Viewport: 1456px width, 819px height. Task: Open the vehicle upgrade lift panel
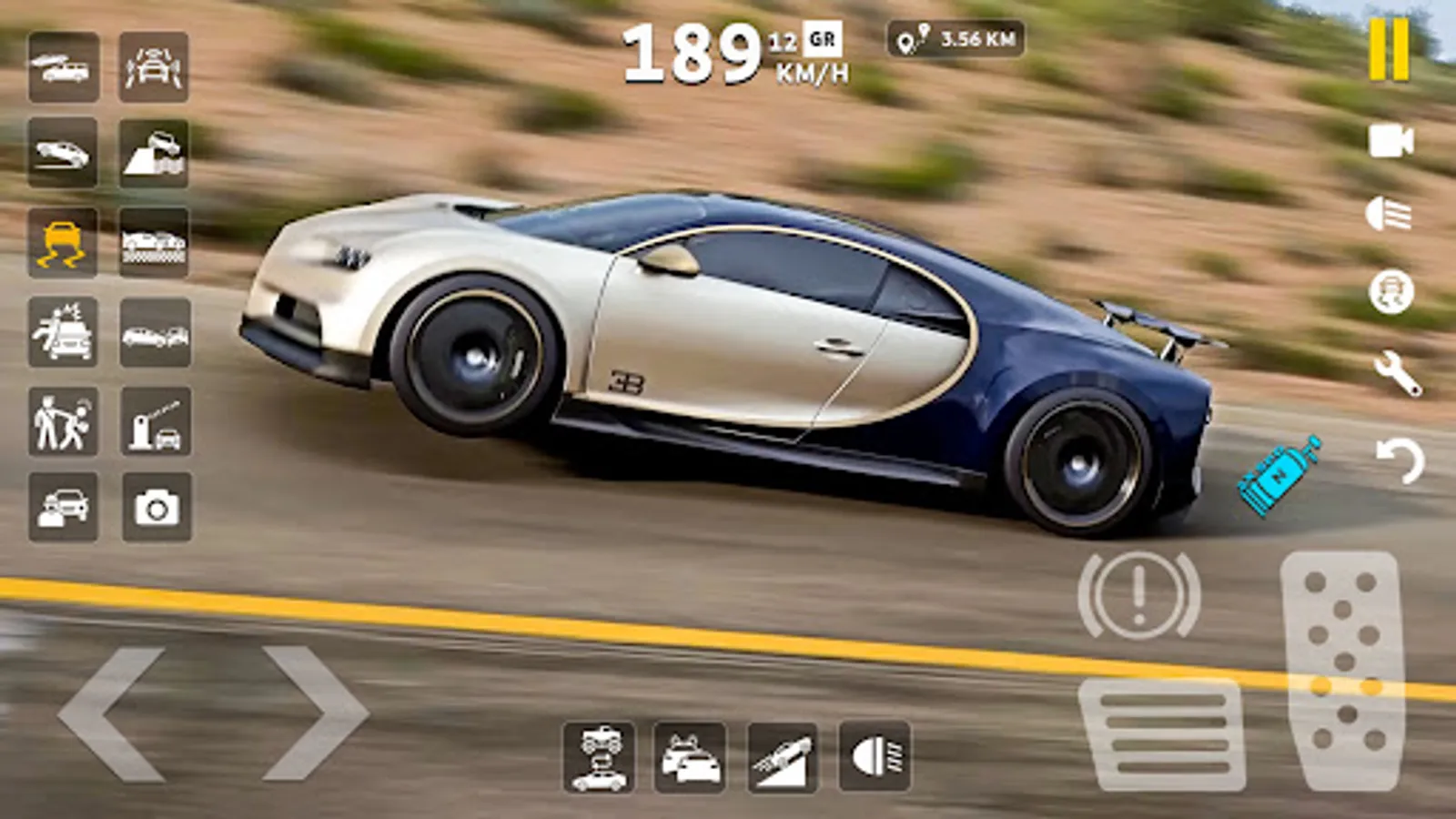[601, 757]
